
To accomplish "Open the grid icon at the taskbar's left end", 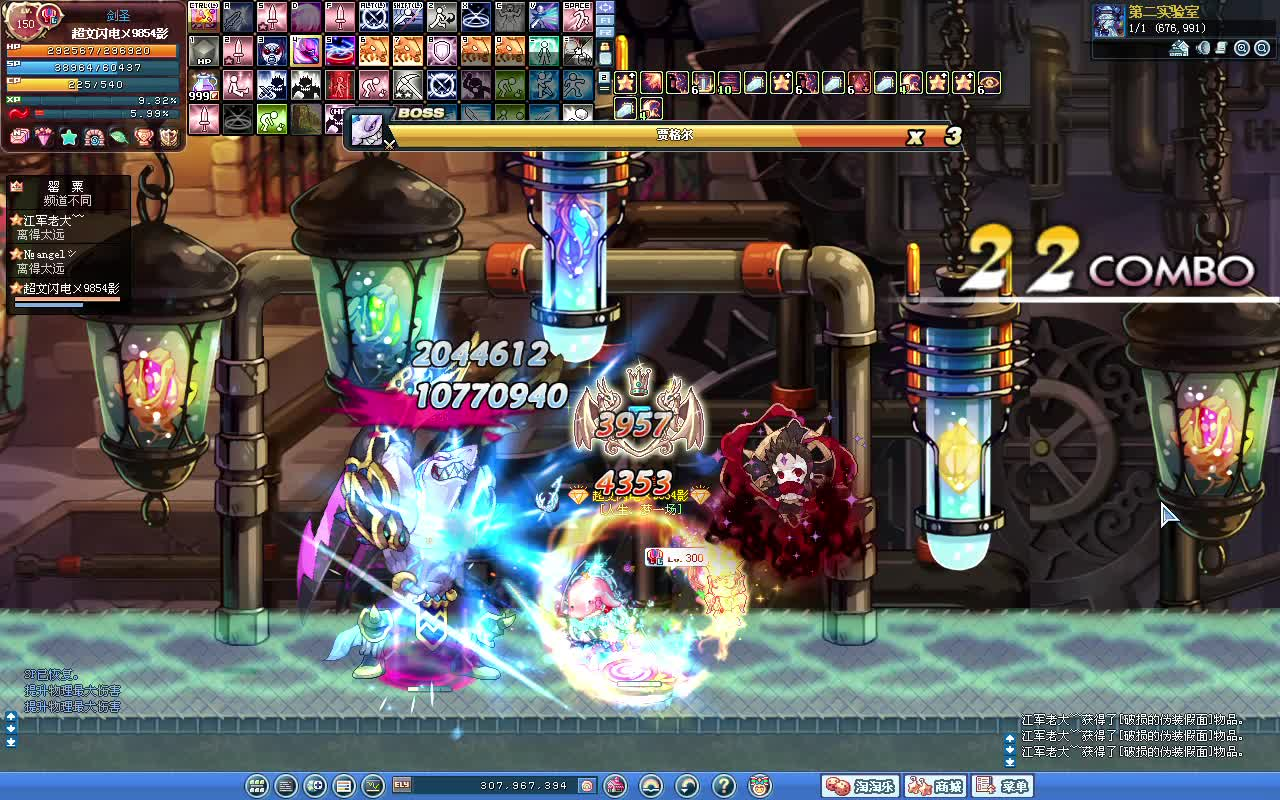I will pyautogui.click(x=255, y=788).
